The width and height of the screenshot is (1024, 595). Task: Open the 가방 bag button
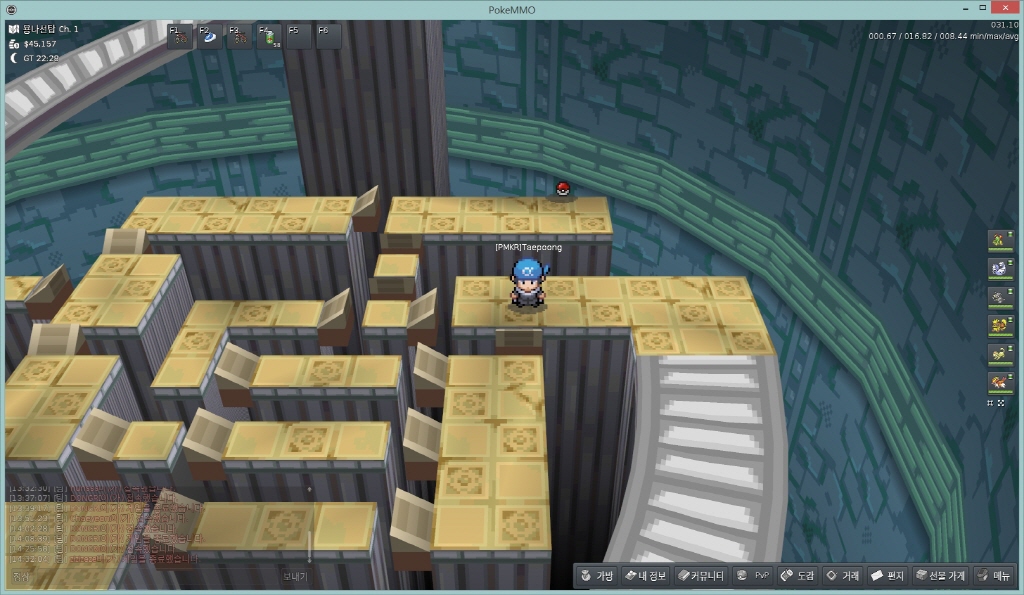pos(596,576)
